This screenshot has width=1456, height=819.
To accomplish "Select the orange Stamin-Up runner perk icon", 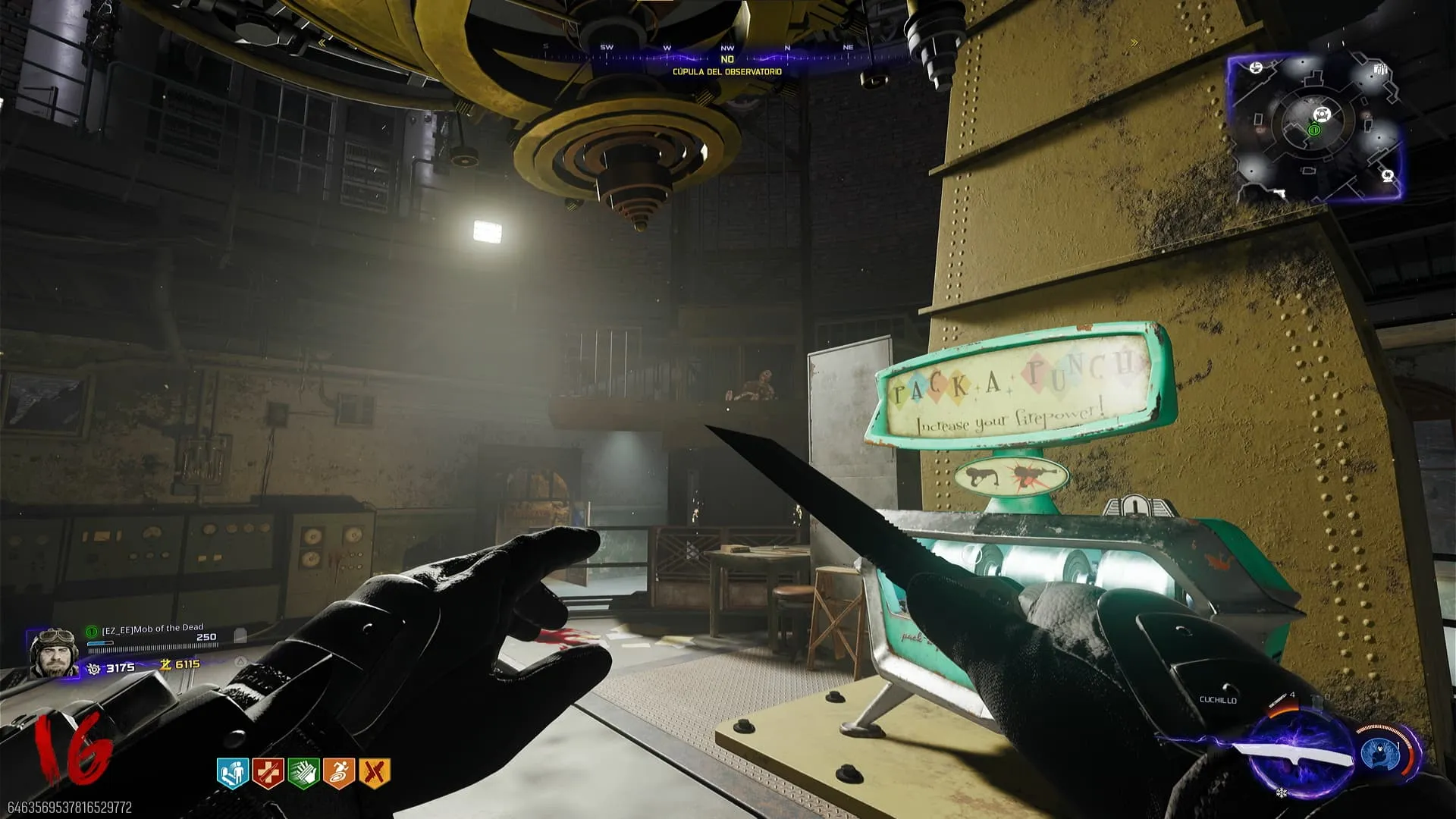I will click(338, 773).
